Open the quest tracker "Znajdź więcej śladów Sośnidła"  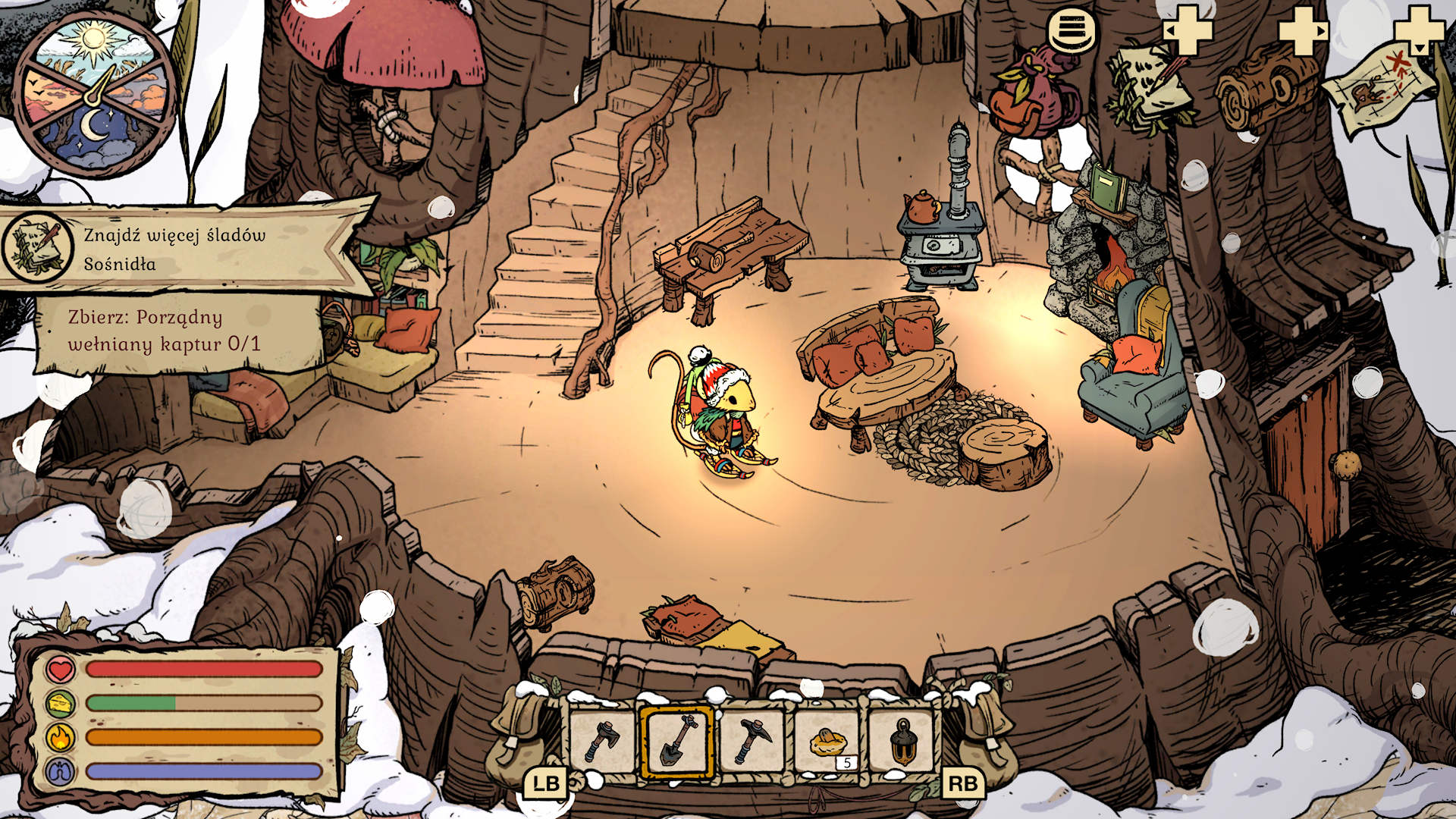tap(174, 249)
